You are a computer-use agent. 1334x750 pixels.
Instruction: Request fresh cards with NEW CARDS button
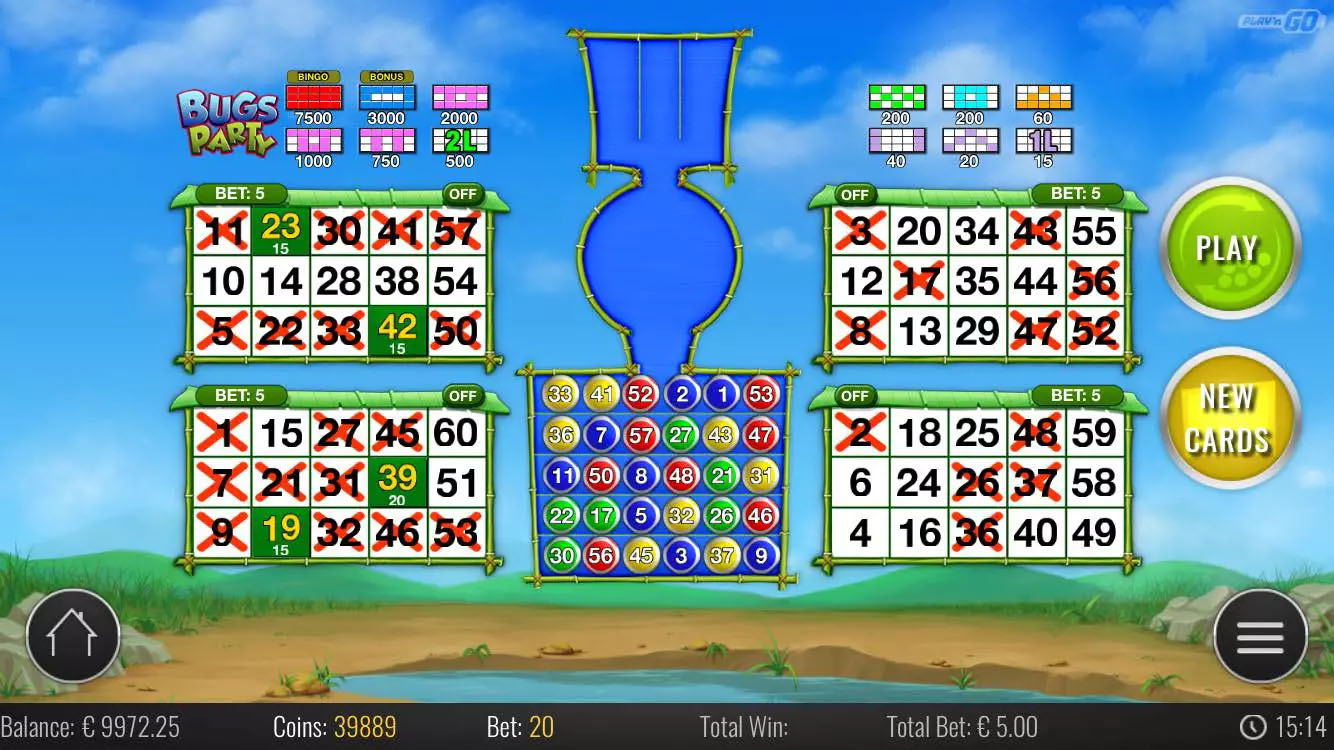click(1228, 415)
